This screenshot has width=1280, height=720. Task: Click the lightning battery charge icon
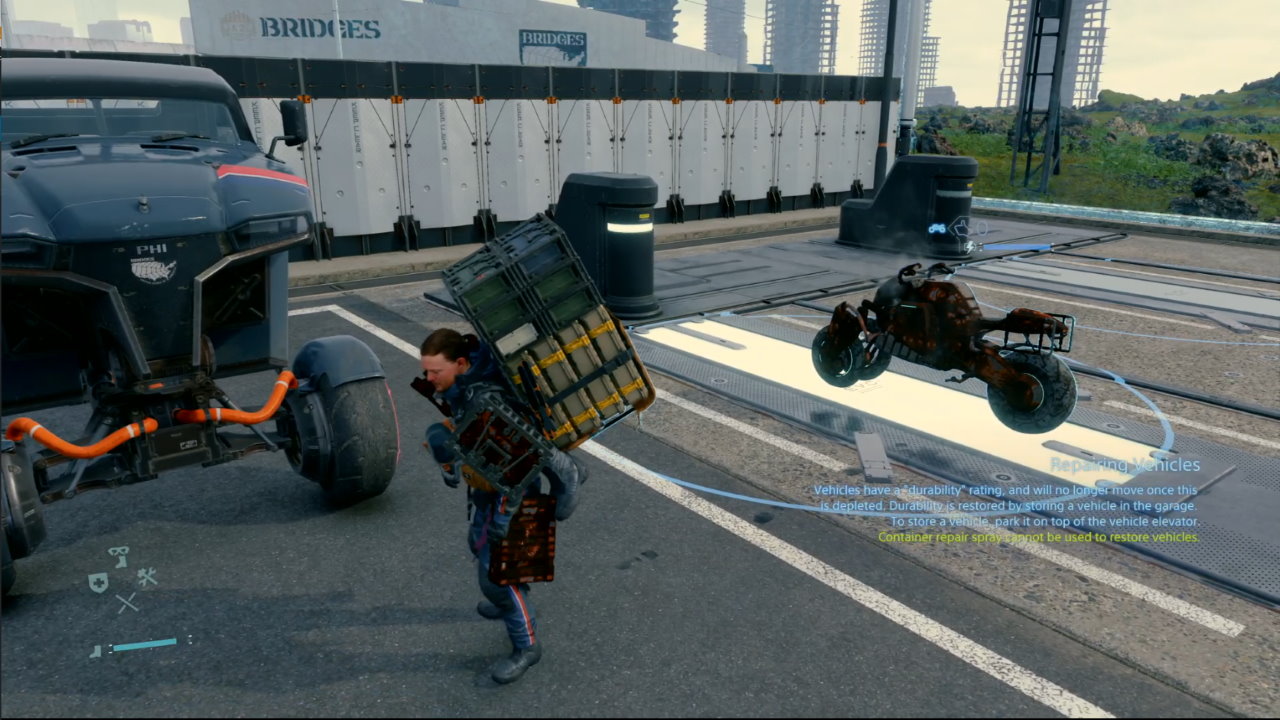(969, 247)
